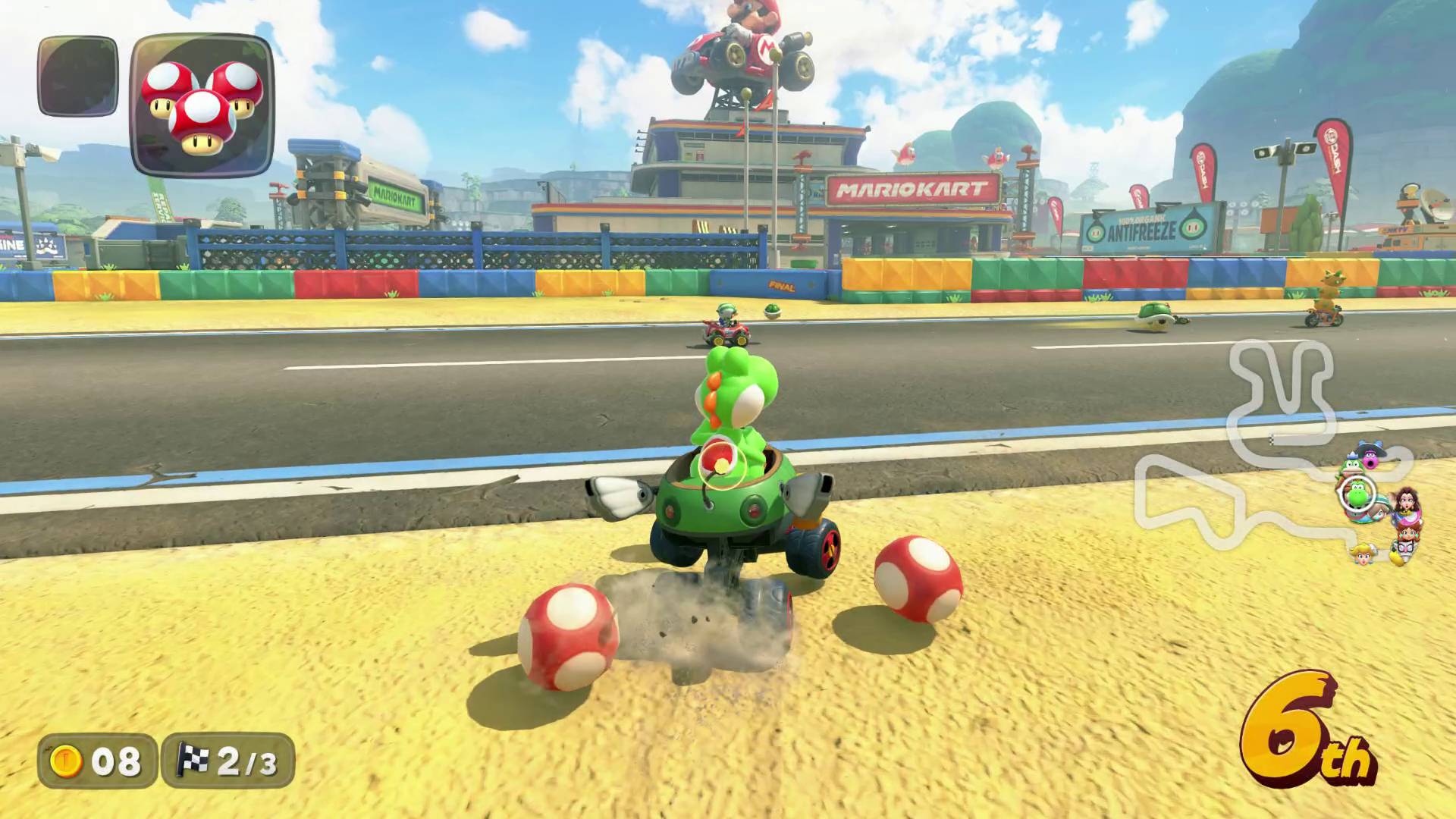
Task: Select the triple mushroom item slot
Action: (202, 105)
